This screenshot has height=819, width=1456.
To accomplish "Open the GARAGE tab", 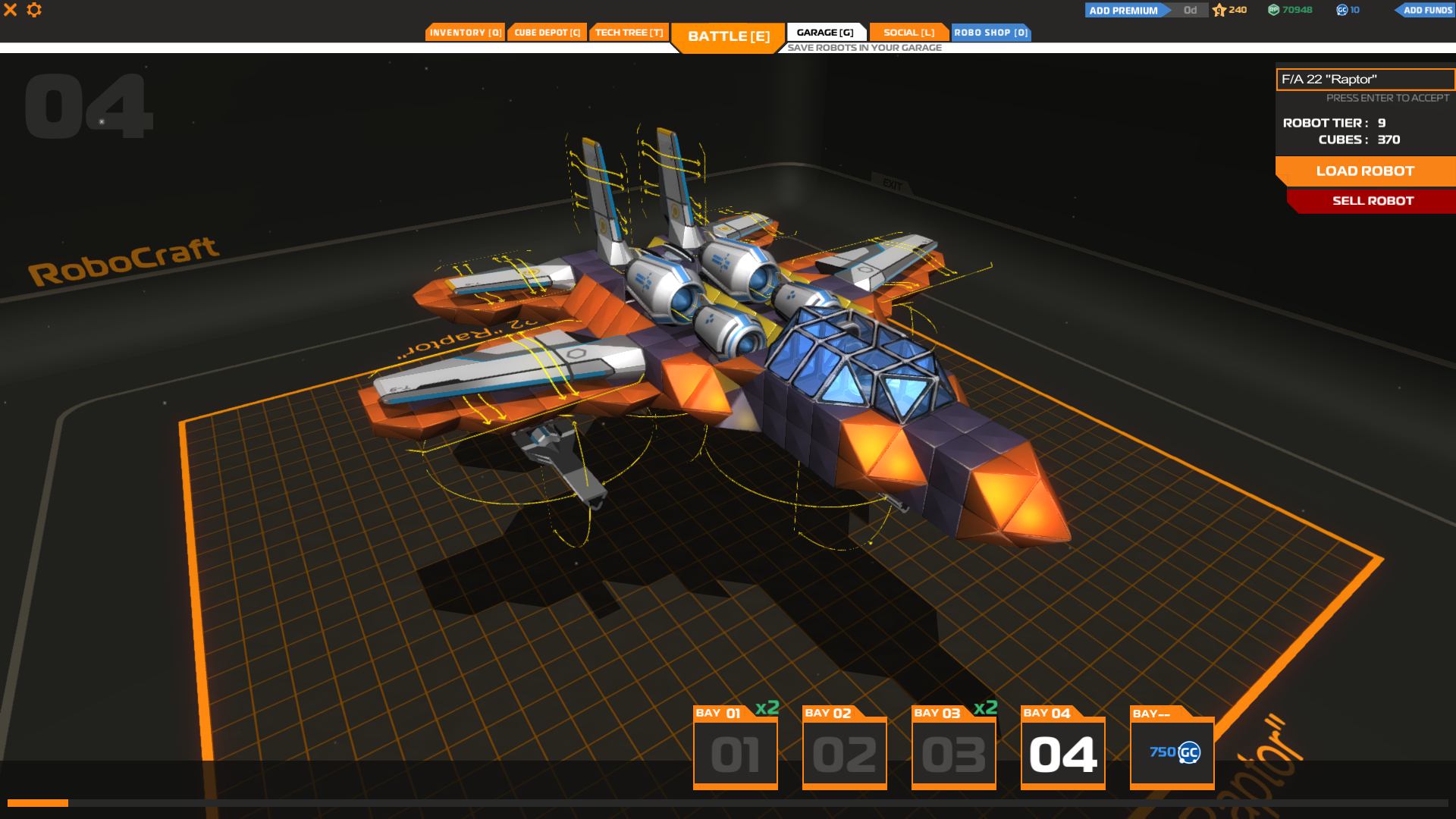I will pos(826,32).
